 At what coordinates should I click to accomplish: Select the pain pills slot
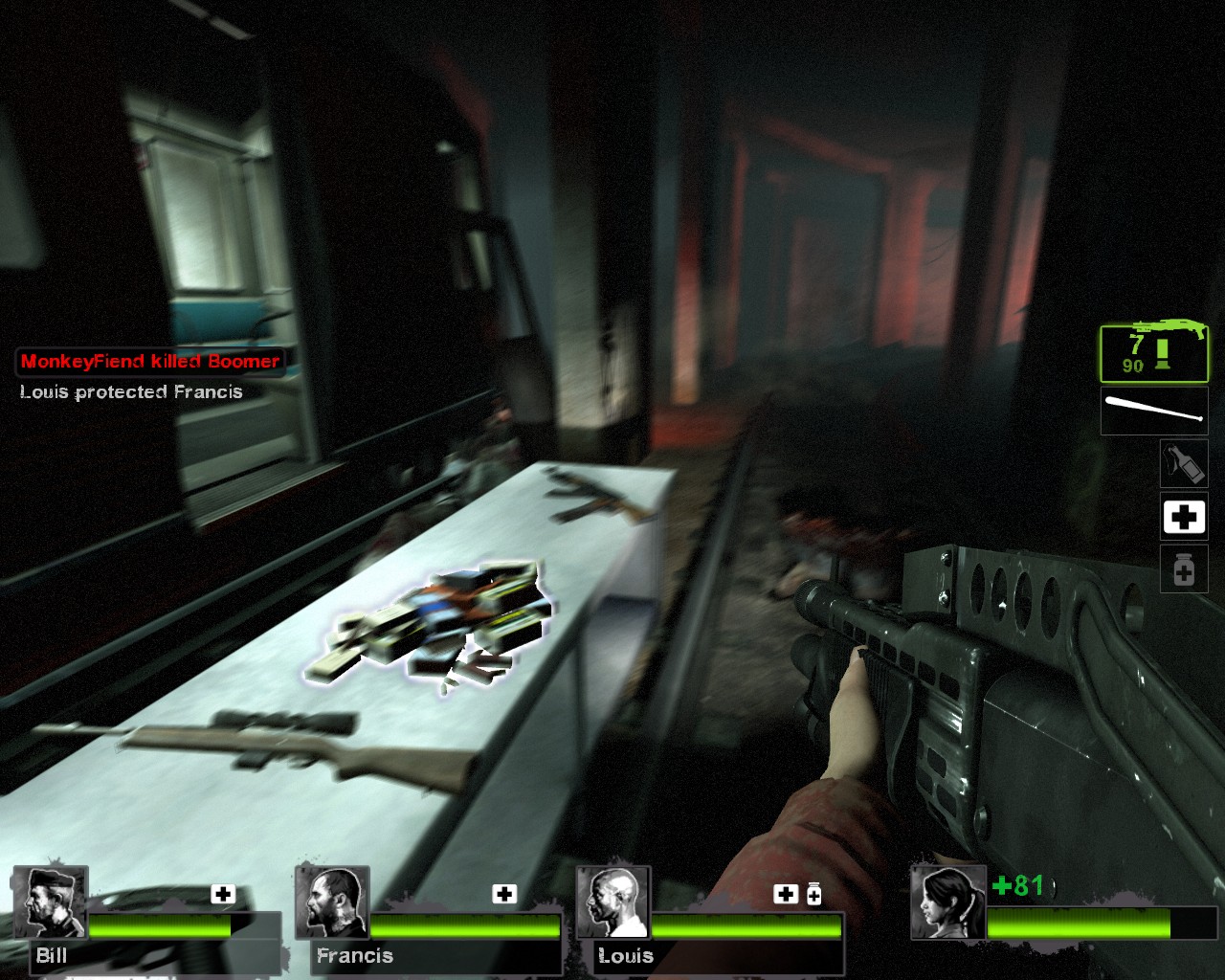click(1183, 569)
